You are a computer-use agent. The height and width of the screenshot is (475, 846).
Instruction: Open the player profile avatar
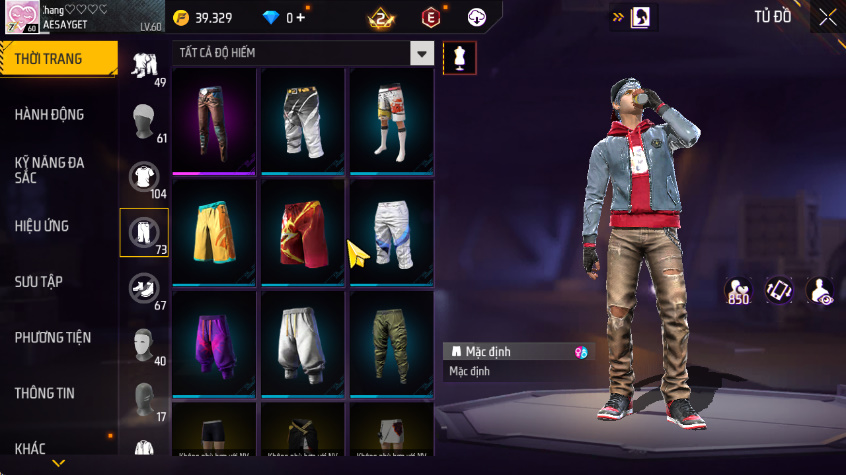[21, 16]
